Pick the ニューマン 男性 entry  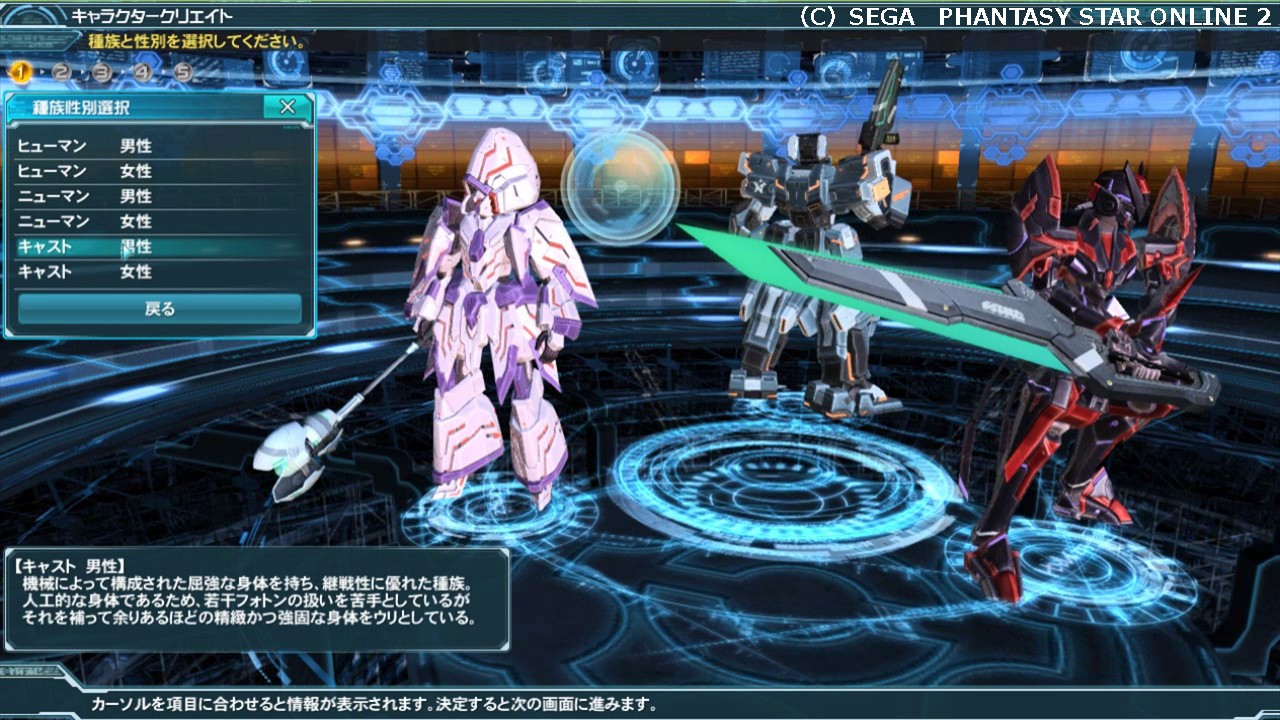[x=160, y=196]
